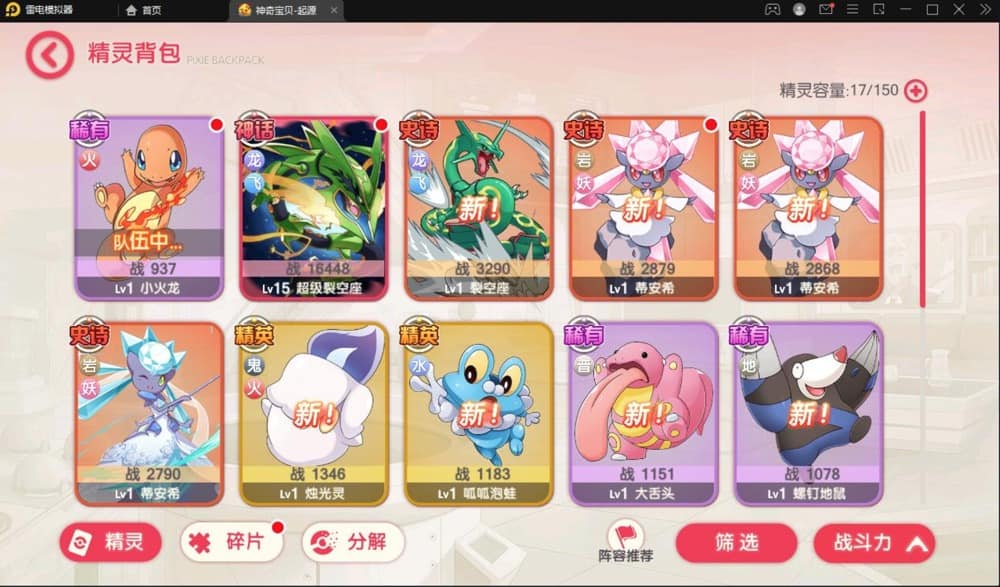This screenshot has width=1000, height=587.
Task: Go back using the red arrow button
Action: pos(49,55)
